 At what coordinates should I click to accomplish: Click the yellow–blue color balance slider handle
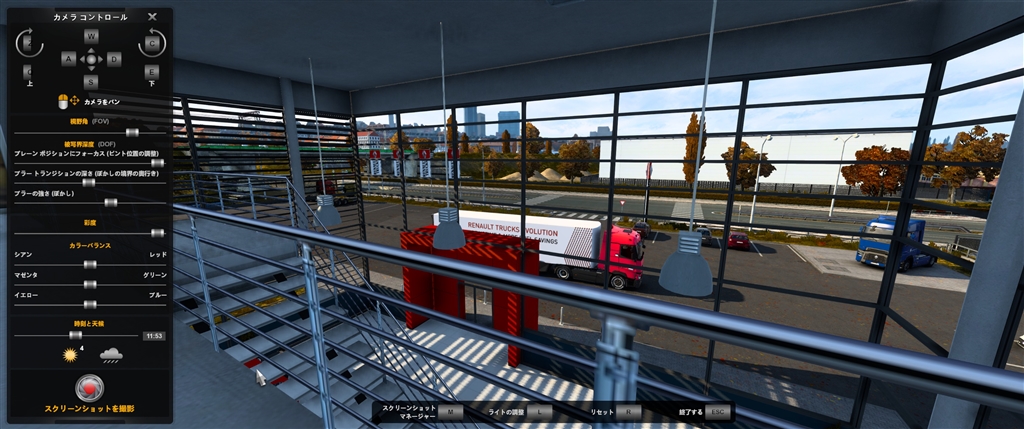pos(89,303)
